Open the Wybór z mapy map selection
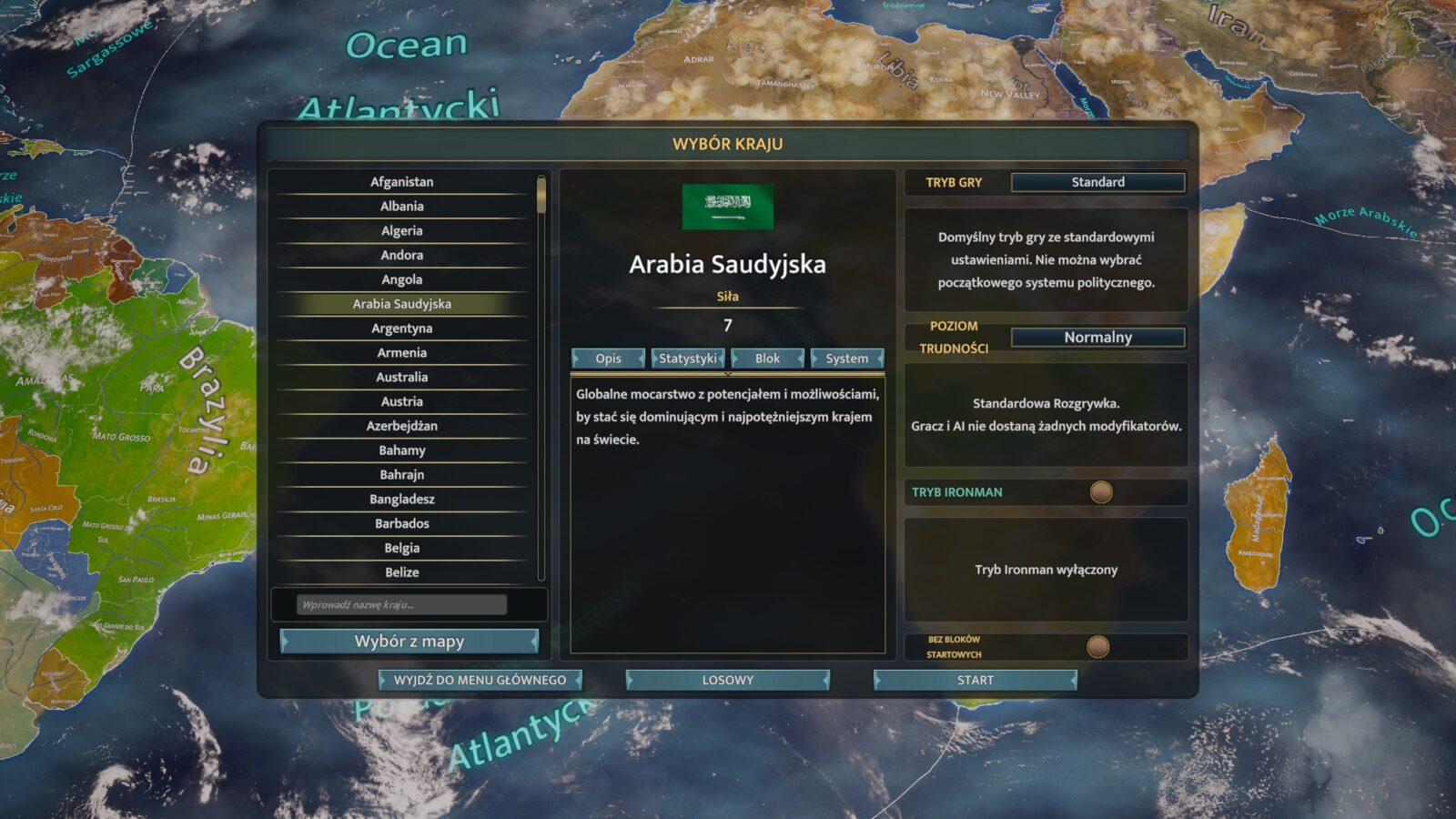The width and height of the screenshot is (1456, 819). point(409,642)
